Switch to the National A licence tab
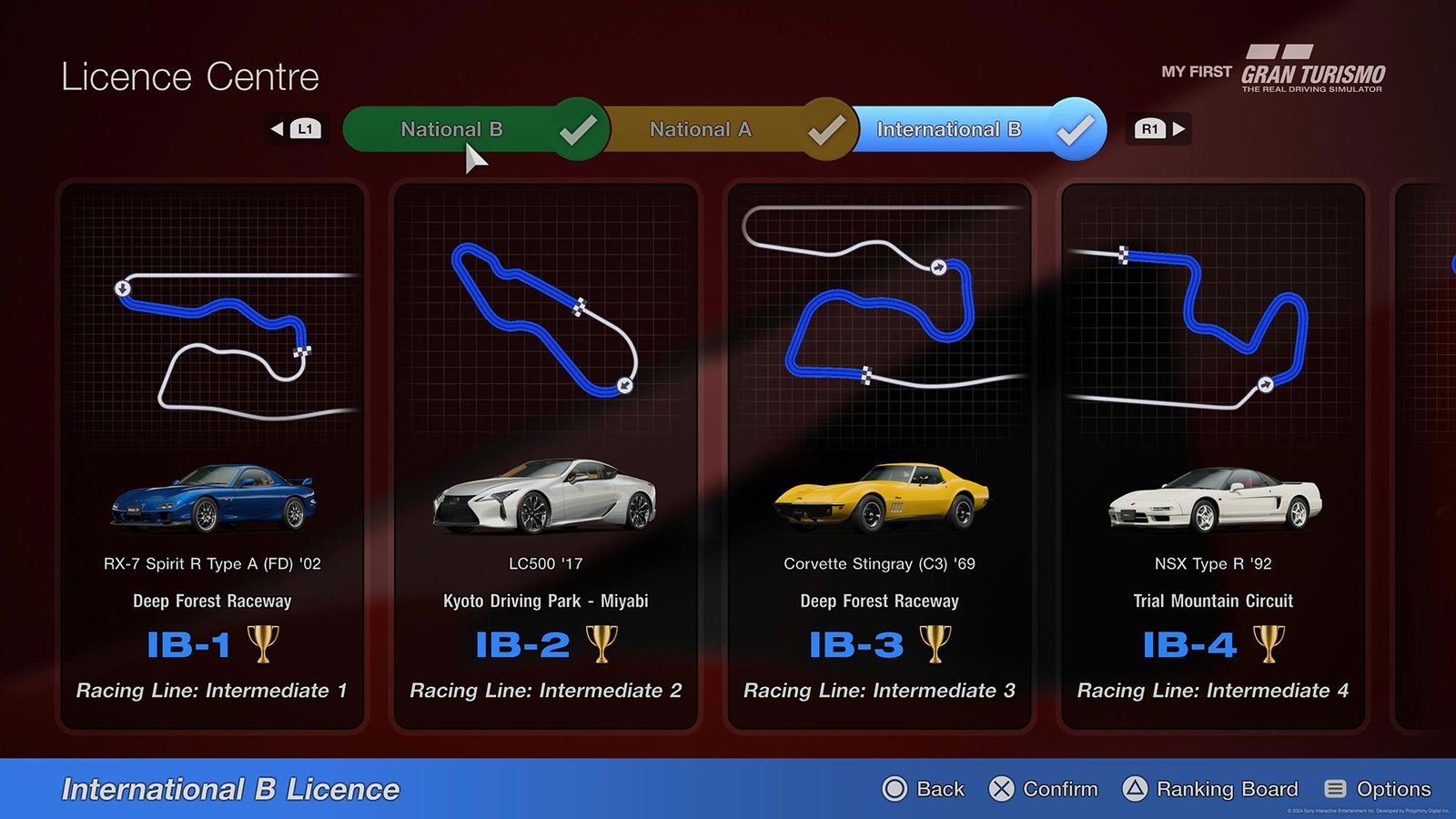Image resolution: width=1456 pixels, height=819 pixels. coord(701,129)
